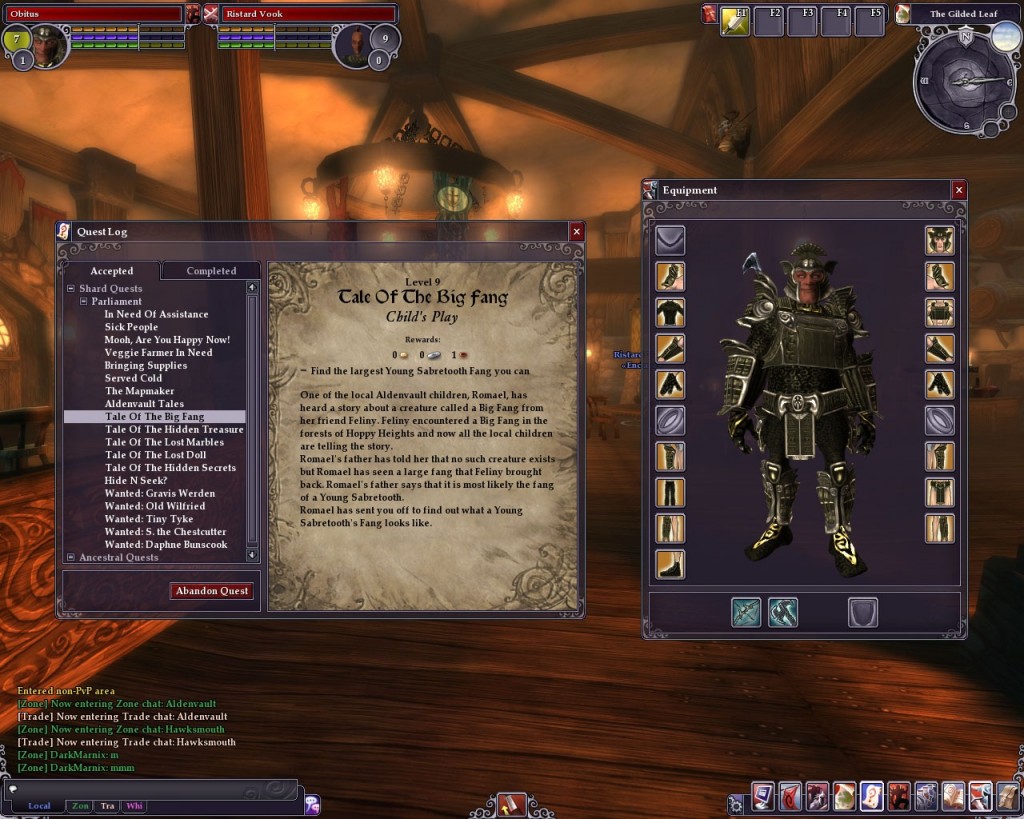Activate the F1 hotbar slot

tap(735, 21)
